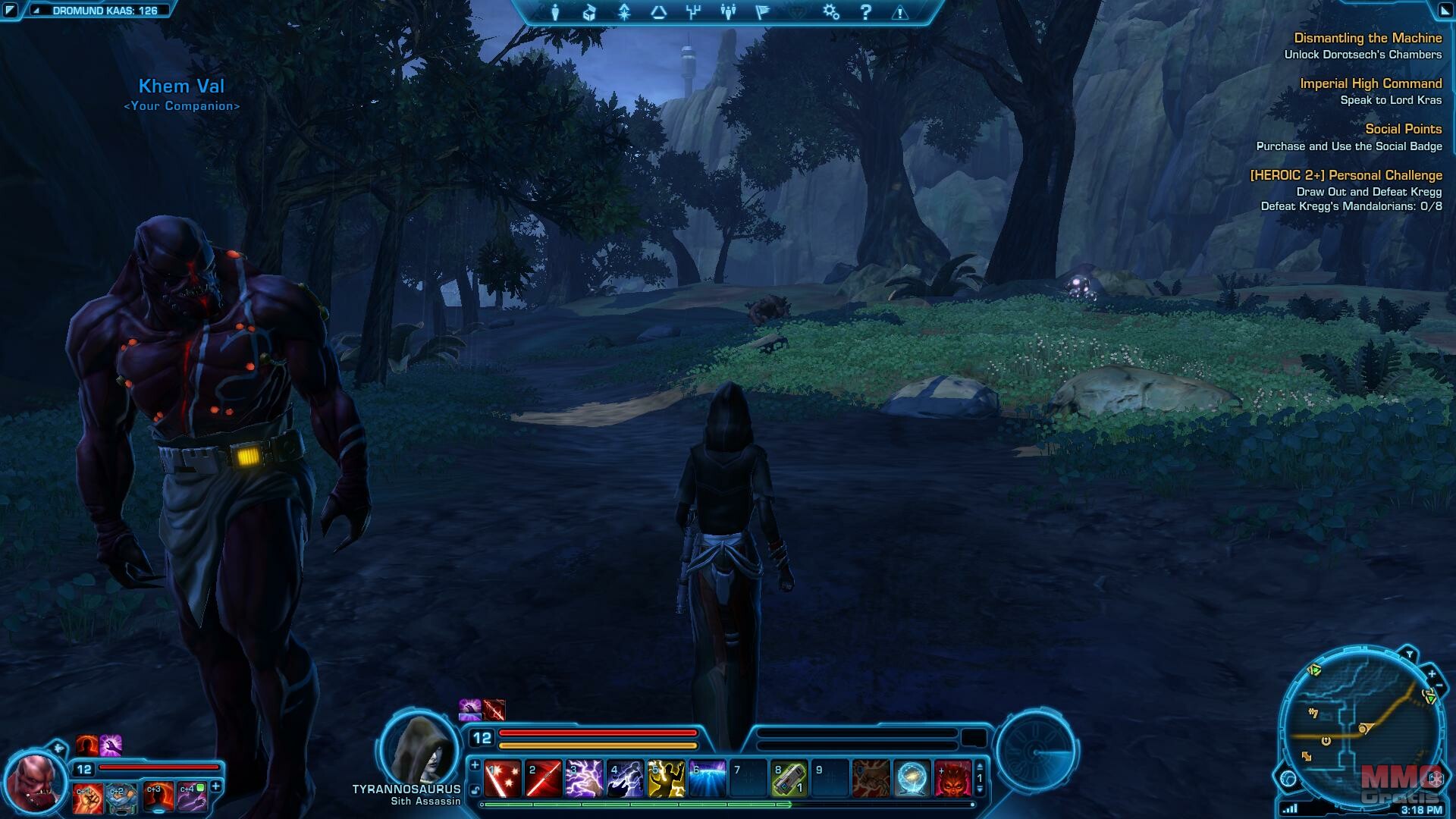Select the Tyrannosaurus player portrait

[419, 748]
